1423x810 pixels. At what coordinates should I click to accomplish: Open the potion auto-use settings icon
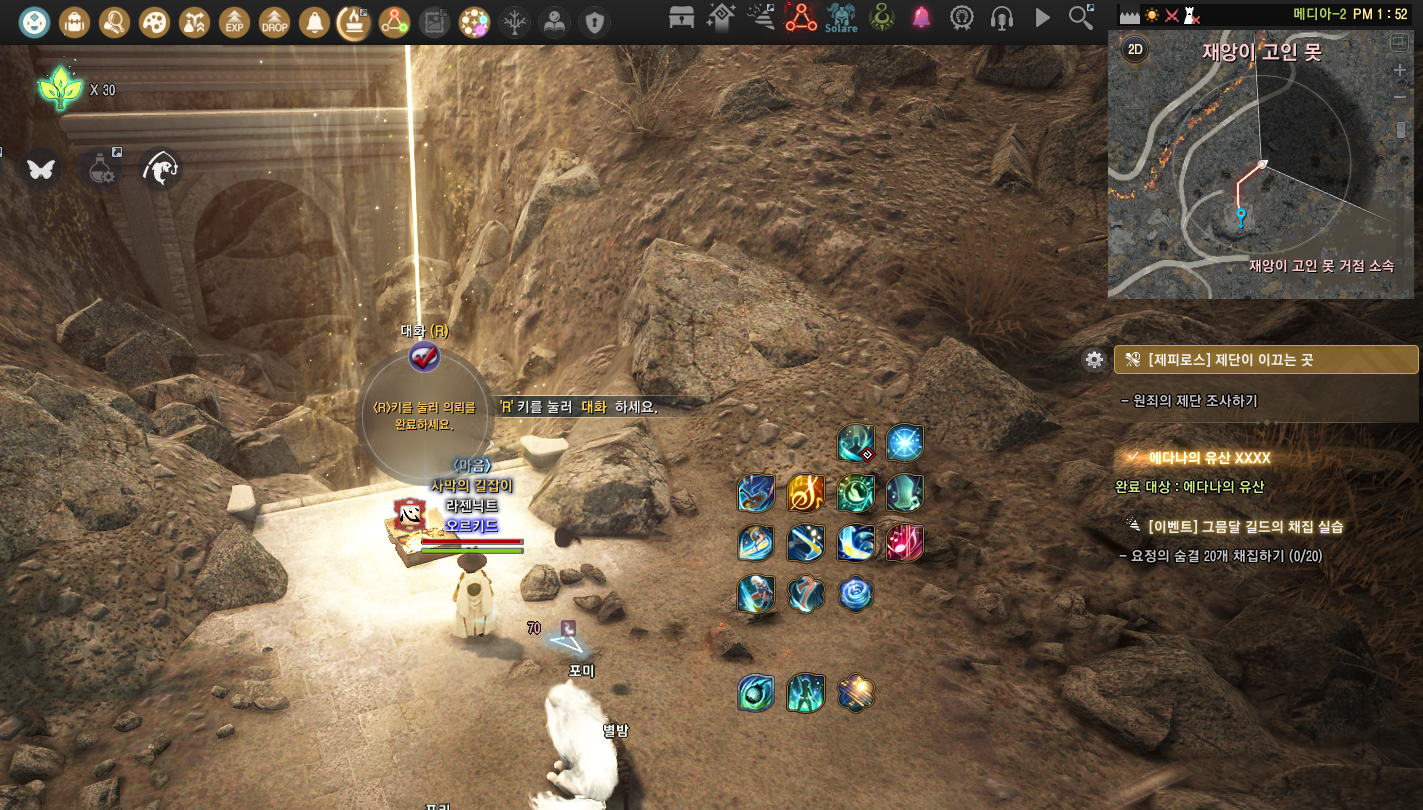(x=101, y=169)
